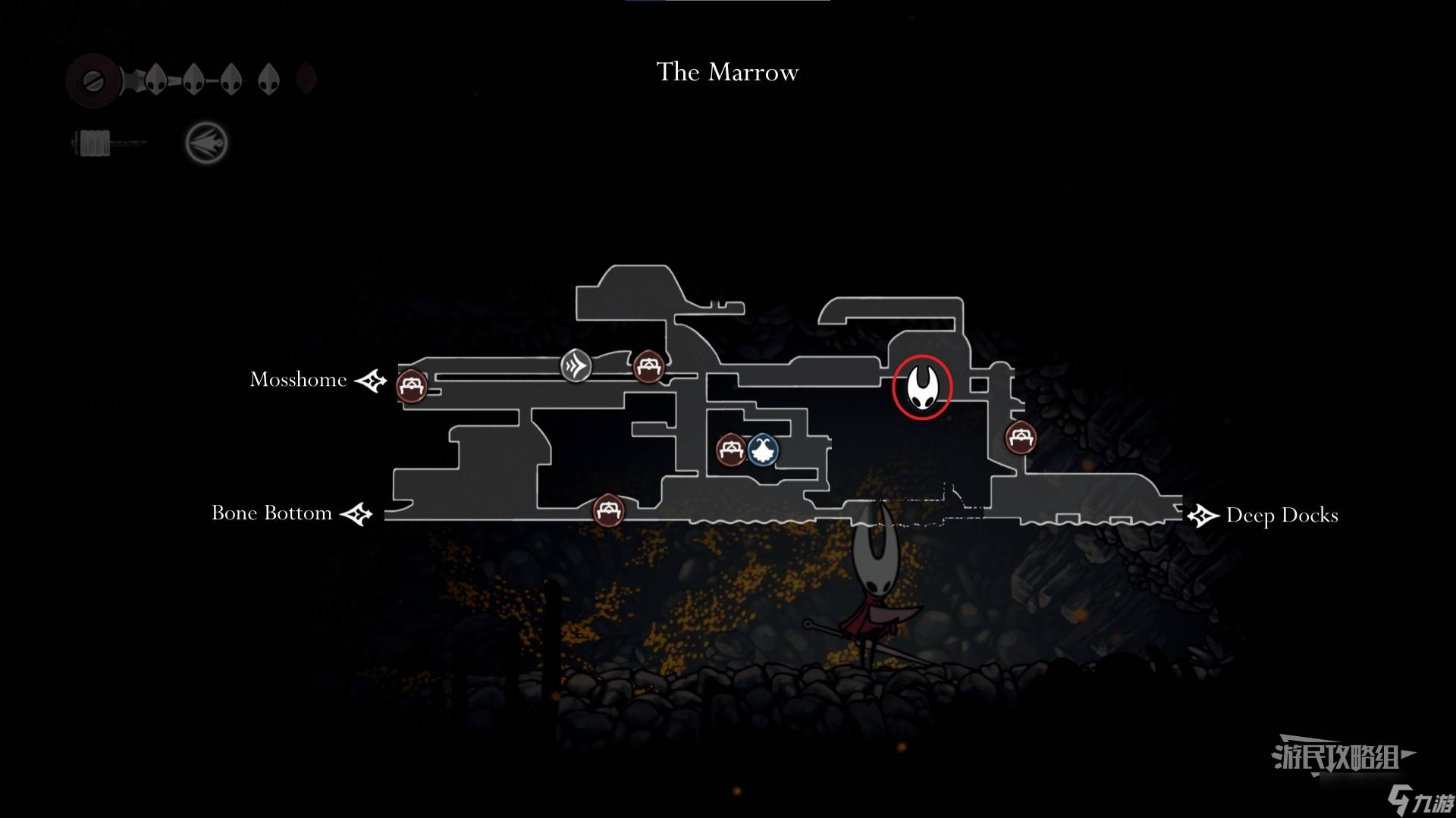The image size is (1456, 818).
Task: Select the bench marker above the Deep Docks passage
Action: point(1021,437)
